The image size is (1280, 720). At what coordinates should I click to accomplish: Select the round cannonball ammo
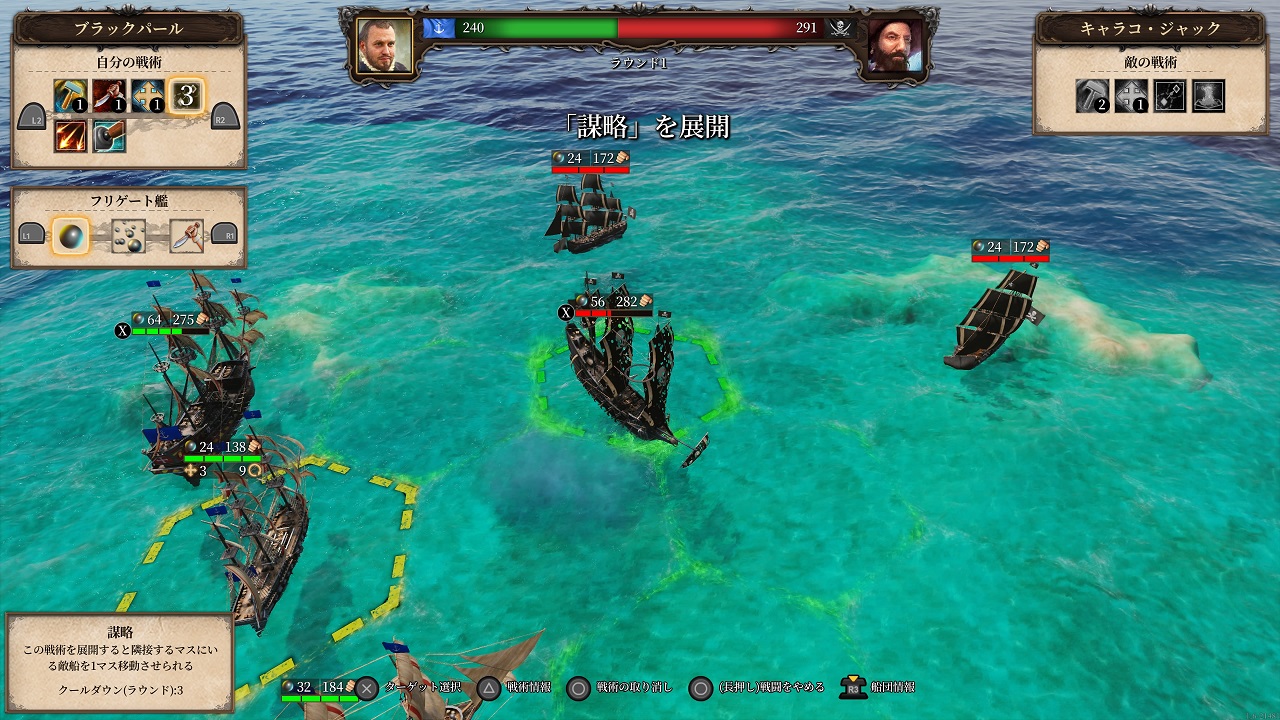tap(71, 236)
